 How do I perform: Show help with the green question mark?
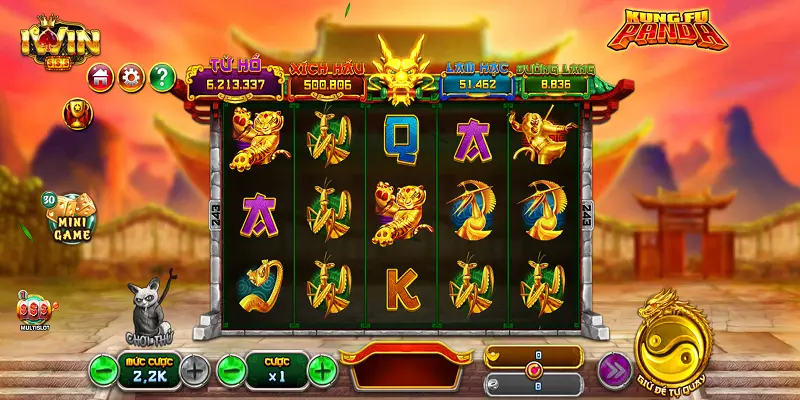(x=162, y=76)
